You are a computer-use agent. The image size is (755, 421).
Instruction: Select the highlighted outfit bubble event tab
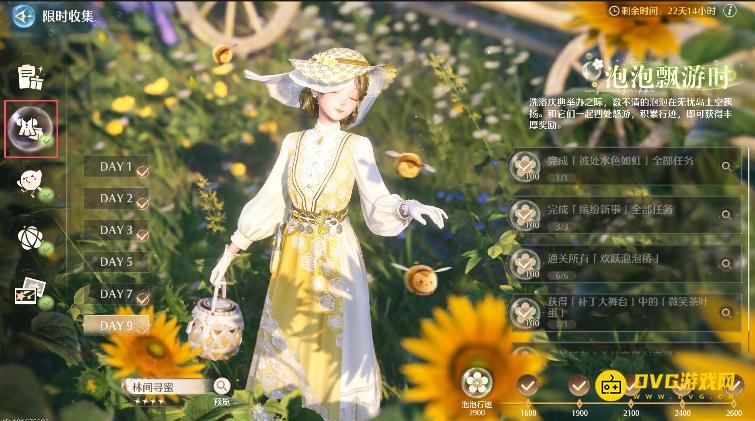tap(30, 129)
